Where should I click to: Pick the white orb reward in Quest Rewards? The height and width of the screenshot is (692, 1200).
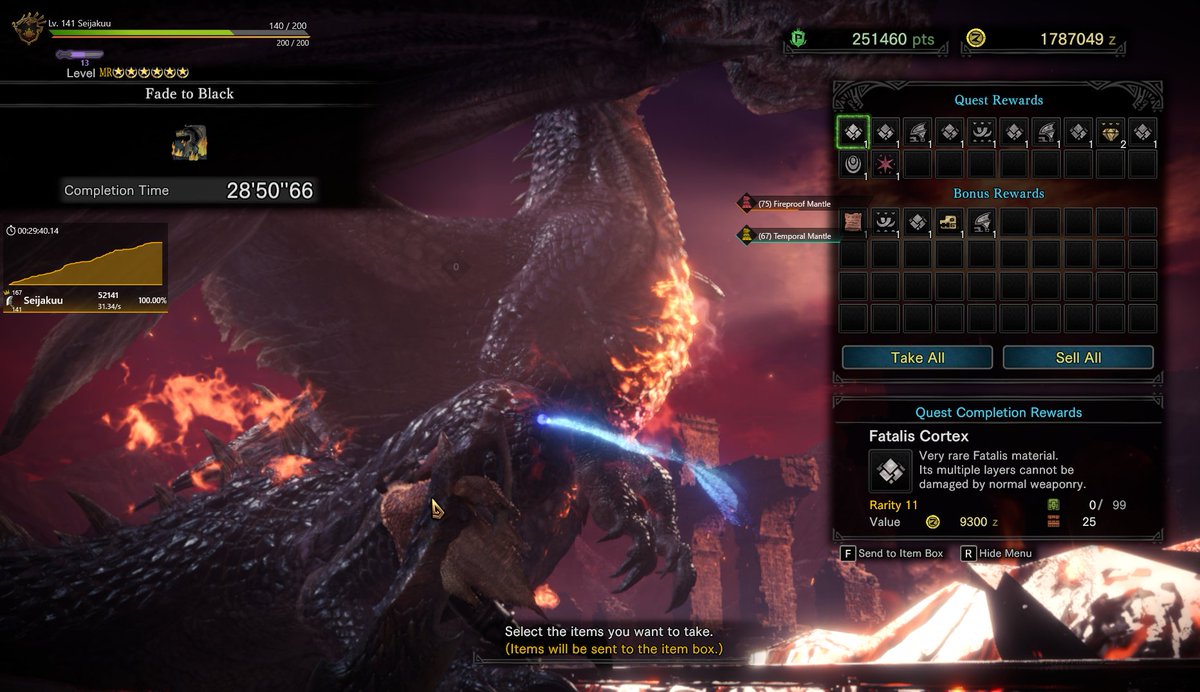point(853,163)
